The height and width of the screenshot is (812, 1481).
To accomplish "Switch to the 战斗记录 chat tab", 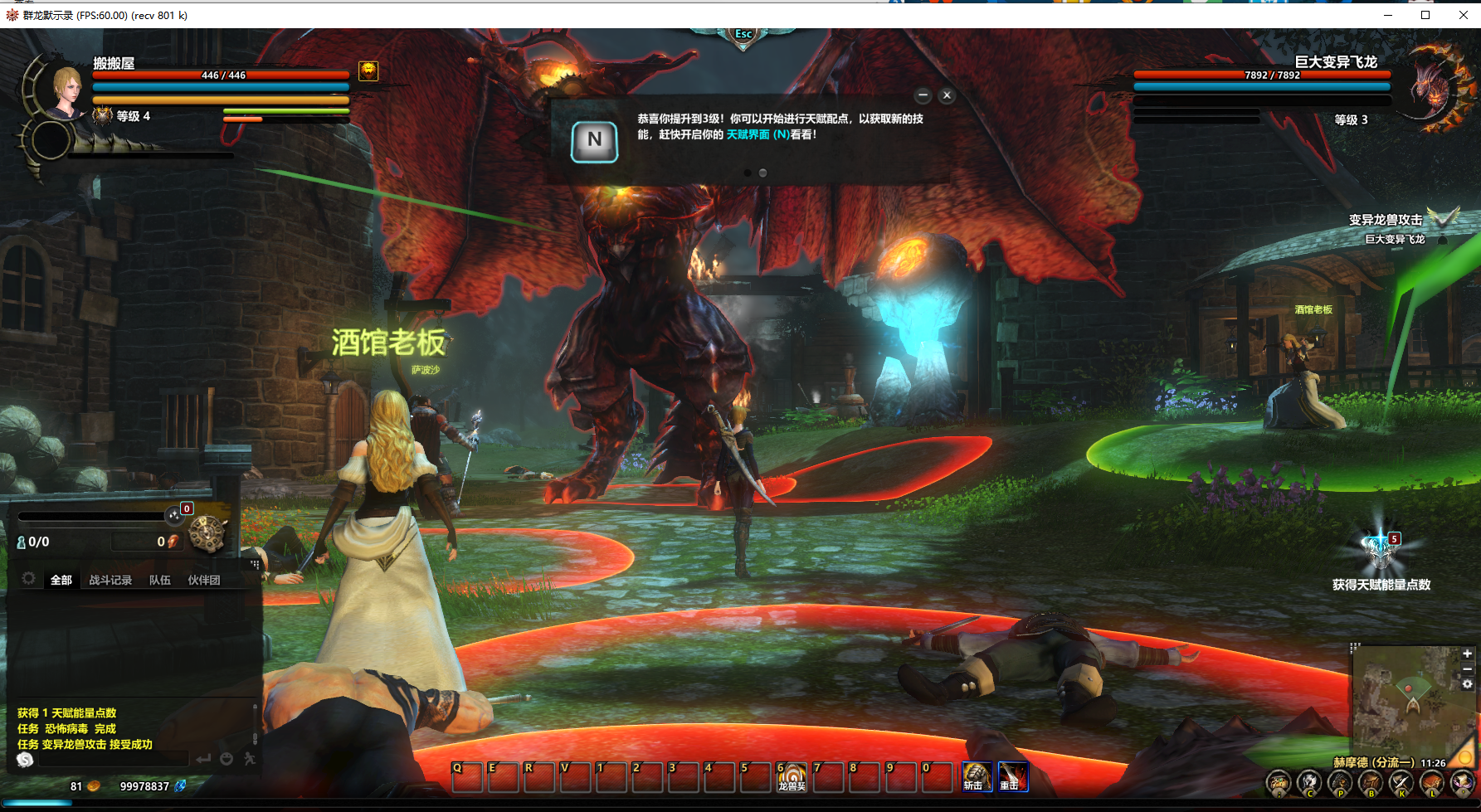I will coord(110,580).
